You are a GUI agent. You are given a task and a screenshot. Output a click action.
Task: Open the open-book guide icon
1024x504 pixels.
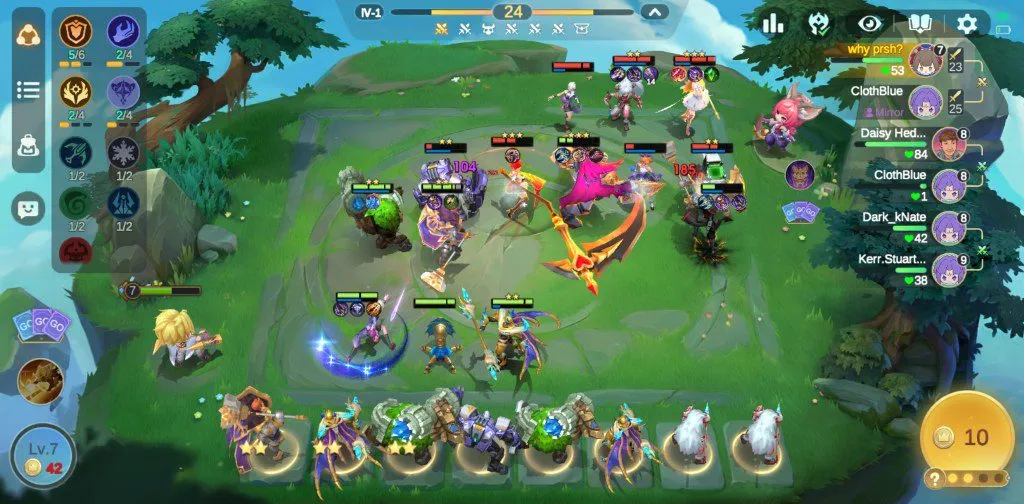919,24
